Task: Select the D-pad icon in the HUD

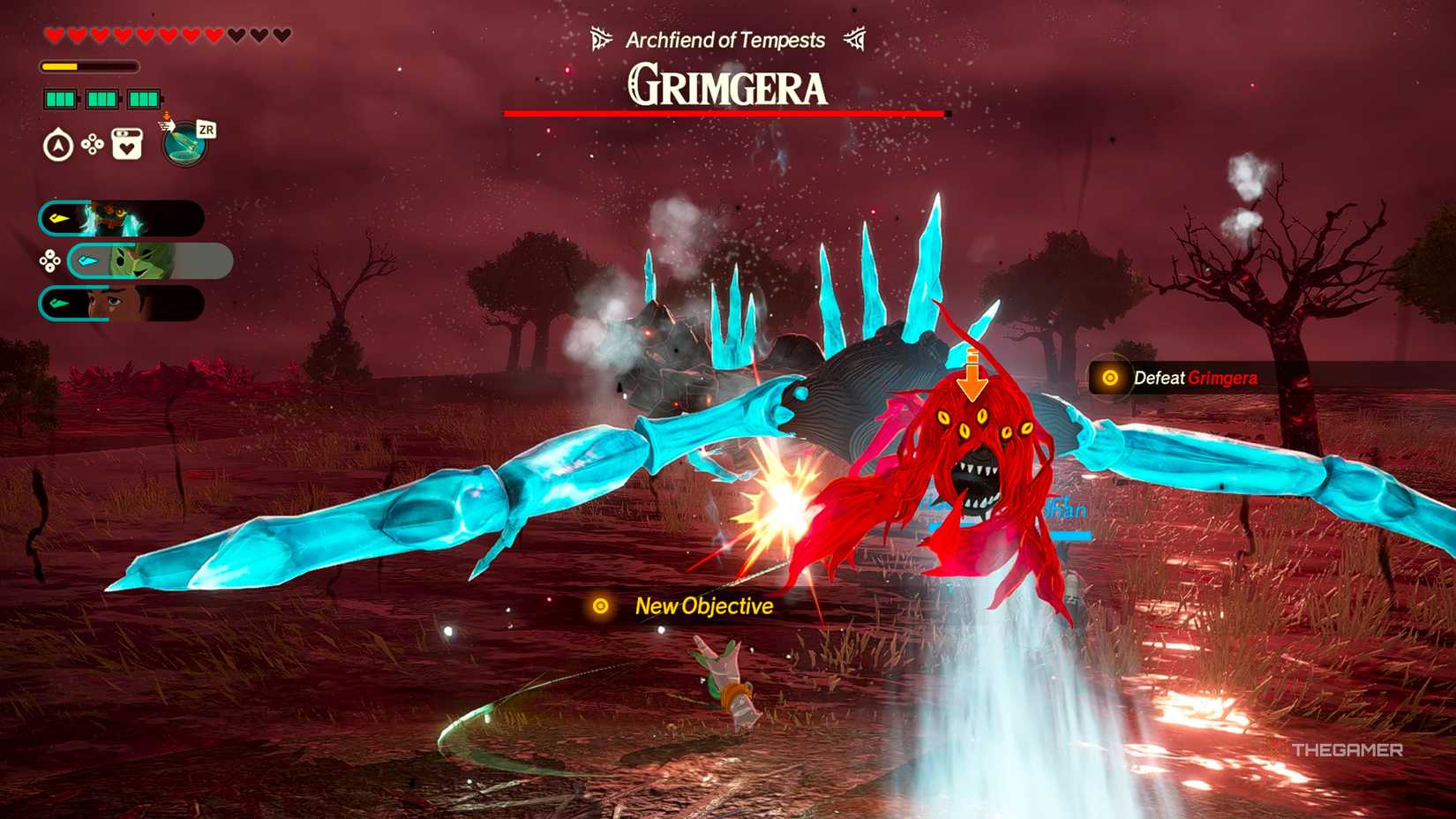Action: 91,143
